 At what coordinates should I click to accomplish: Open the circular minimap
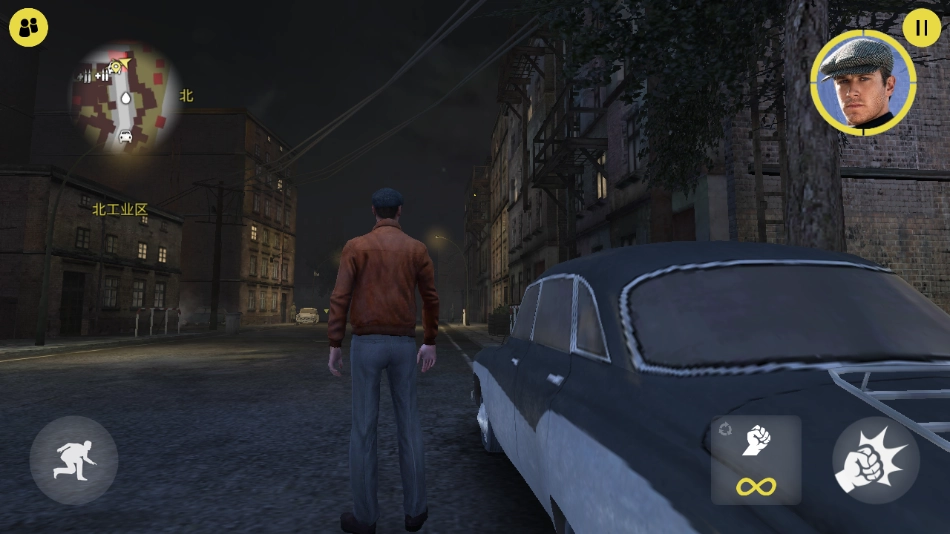[124, 97]
